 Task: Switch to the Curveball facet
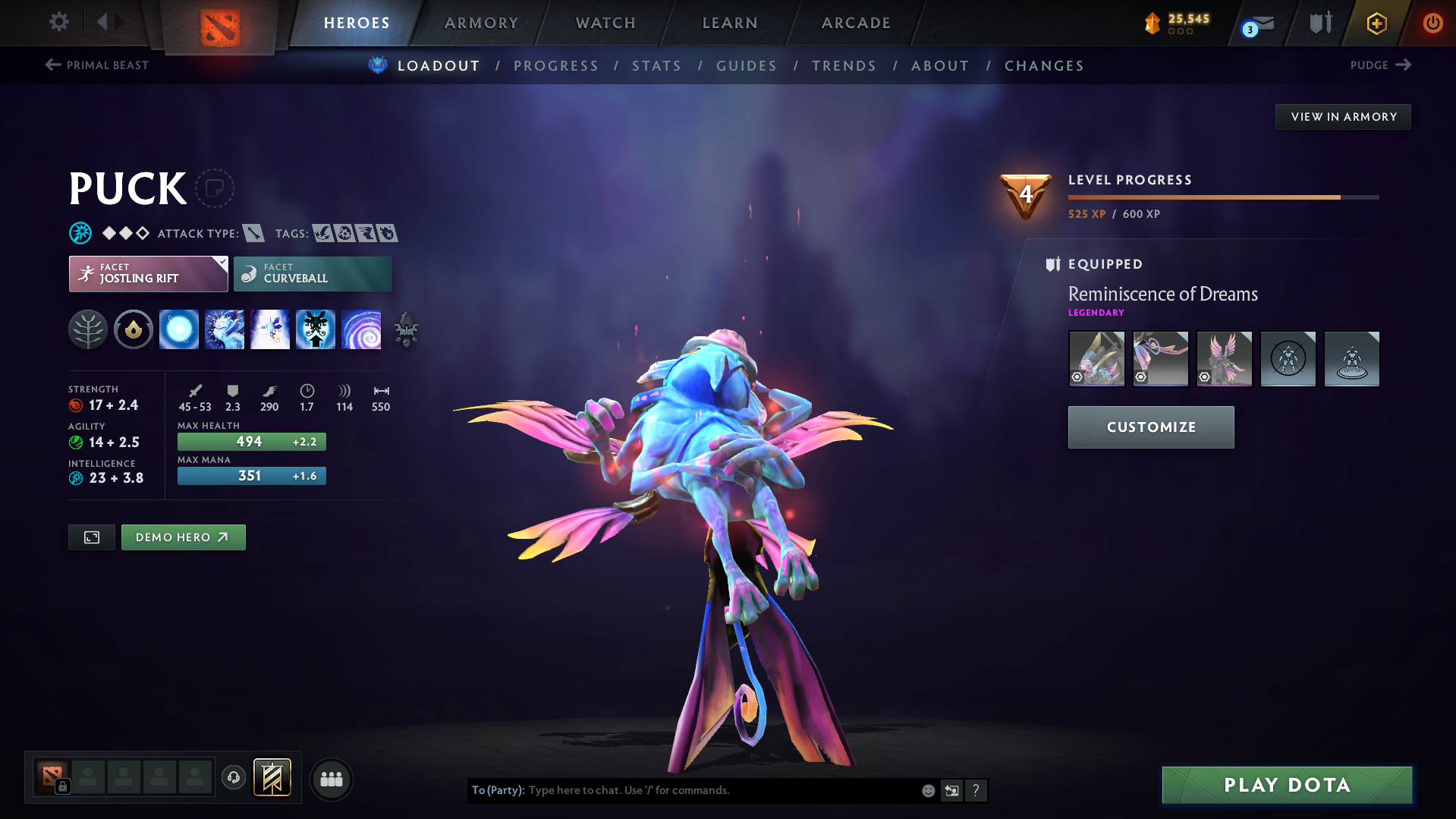[x=312, y=273]
